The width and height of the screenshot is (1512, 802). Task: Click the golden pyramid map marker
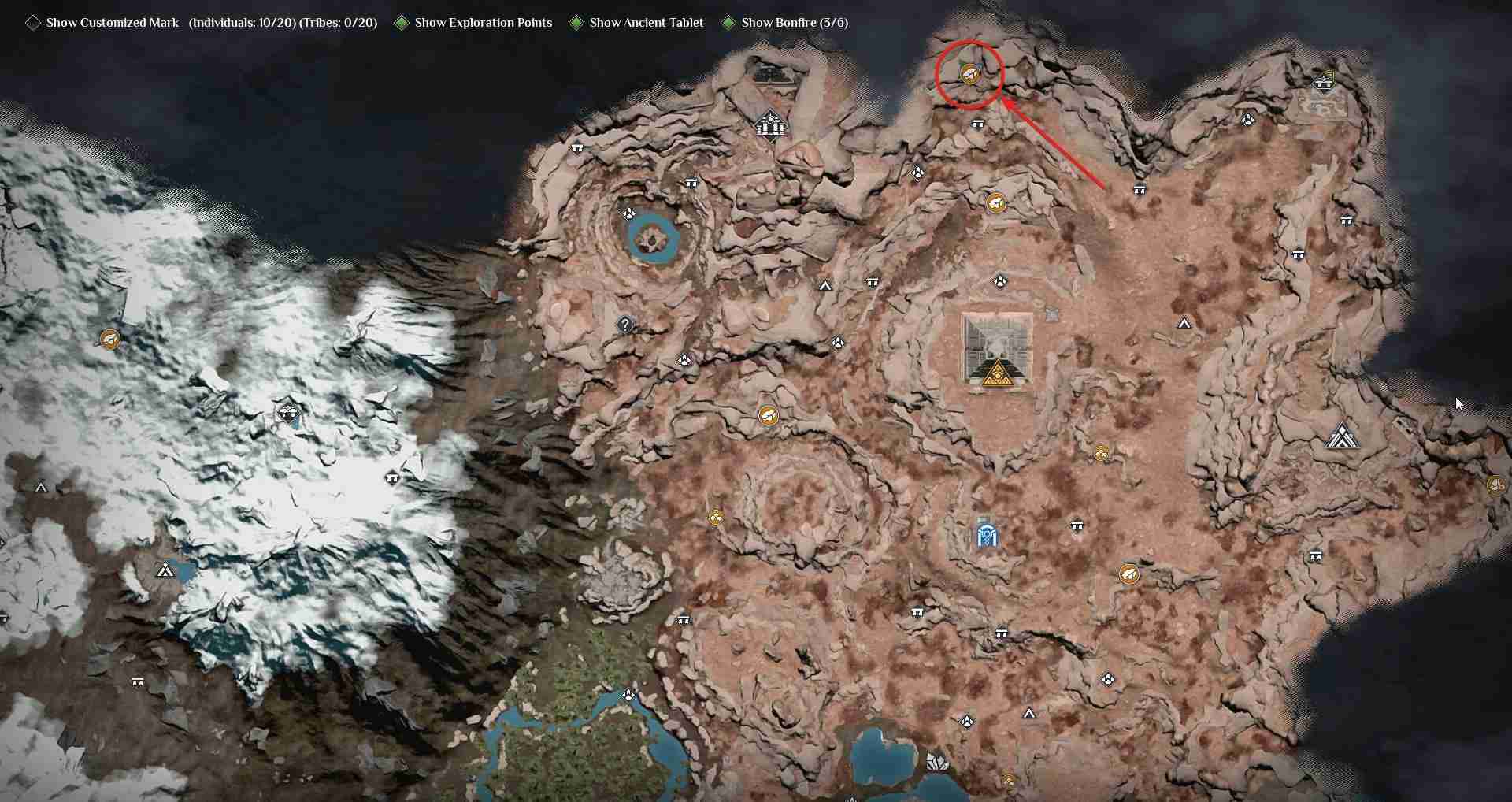pyautogui.click(x=997, y=373)
